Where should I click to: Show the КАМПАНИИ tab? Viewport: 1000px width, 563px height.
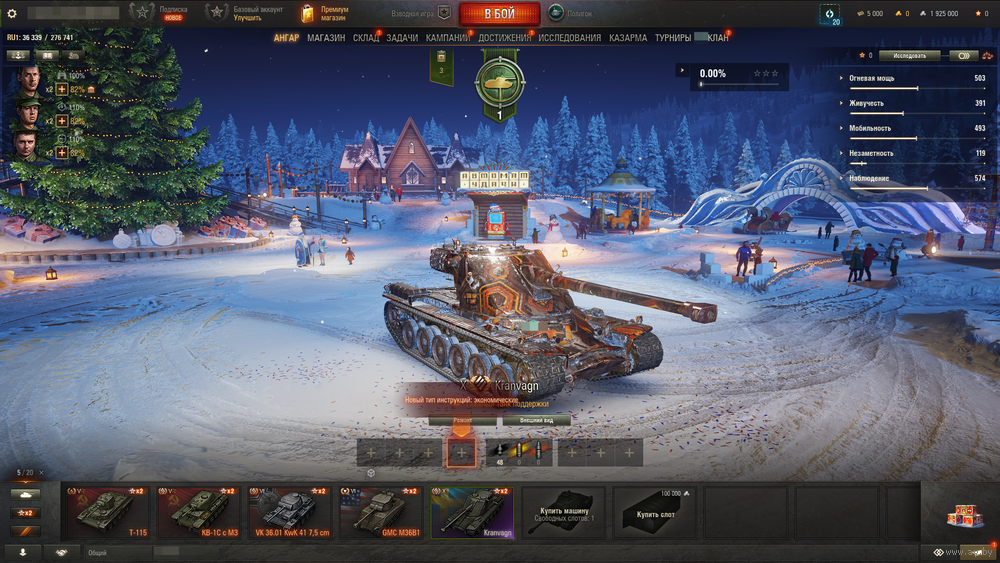pyautogui.click(x=448, y=38)
